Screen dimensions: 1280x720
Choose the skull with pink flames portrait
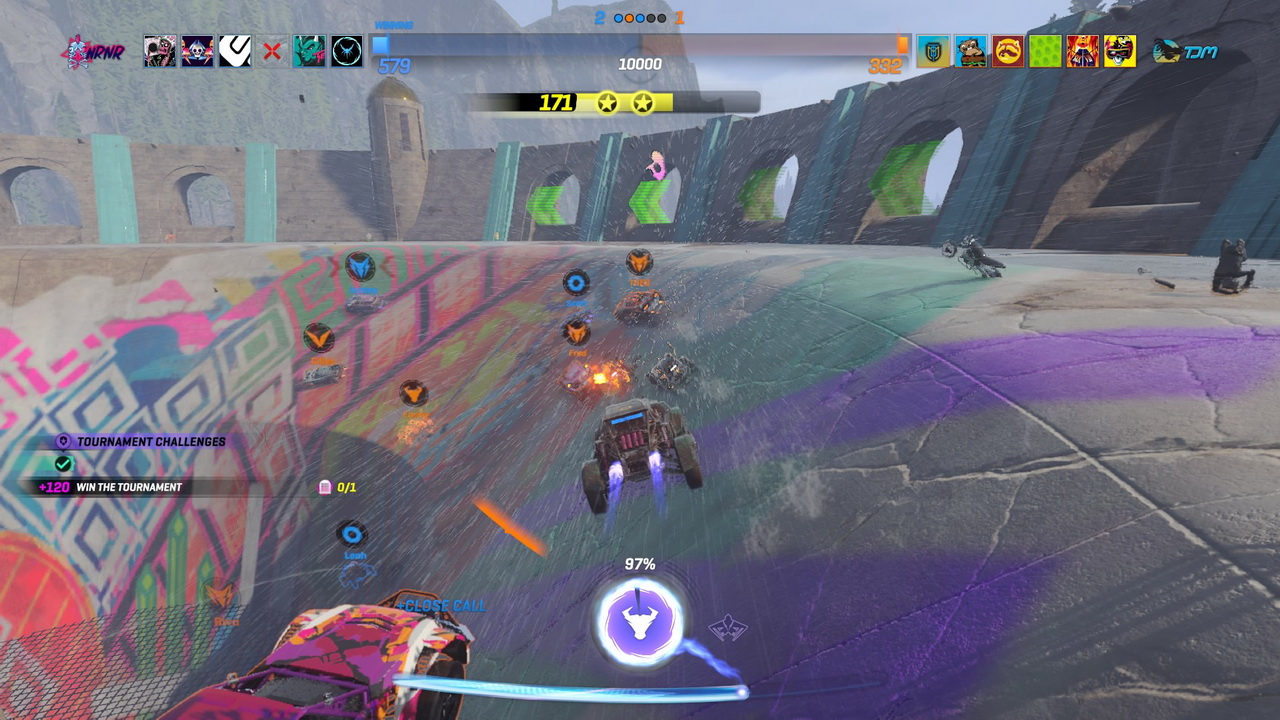pos(197,51)
